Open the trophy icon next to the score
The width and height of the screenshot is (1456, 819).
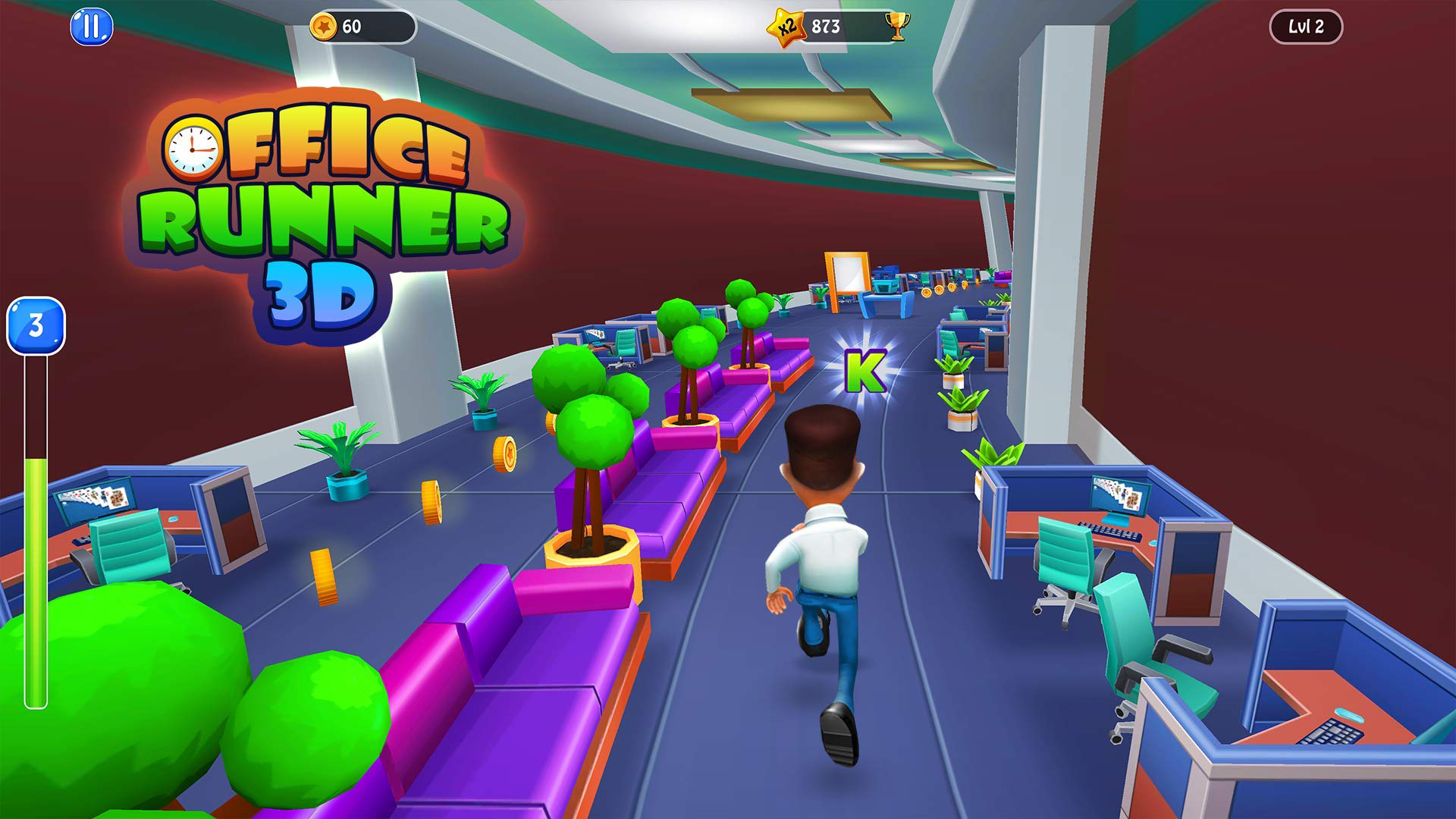(899, 25)
